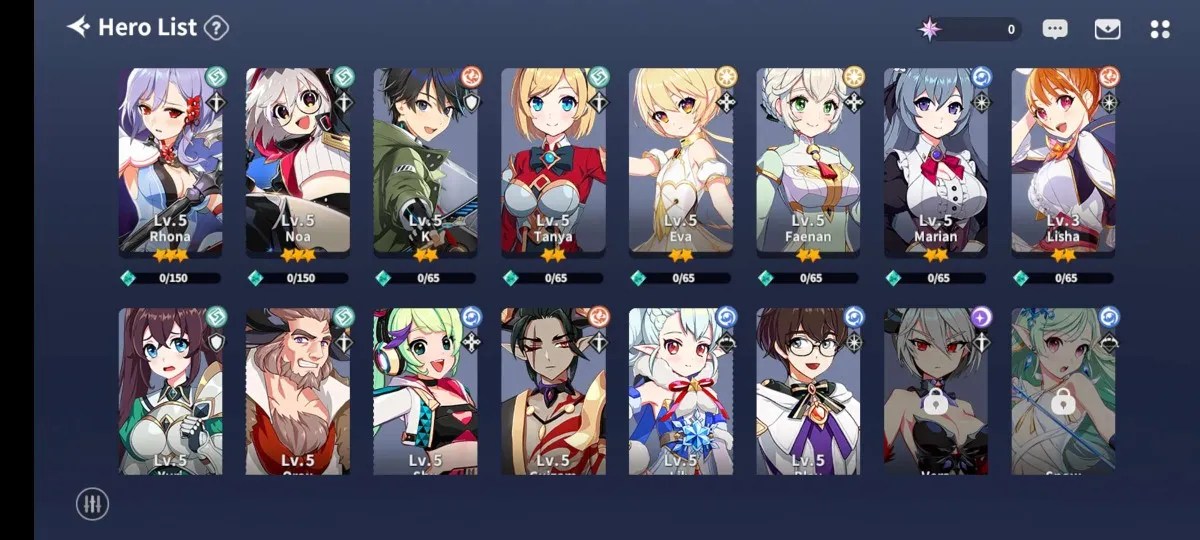Select the Eva hero card

click(x=681, y=160)
